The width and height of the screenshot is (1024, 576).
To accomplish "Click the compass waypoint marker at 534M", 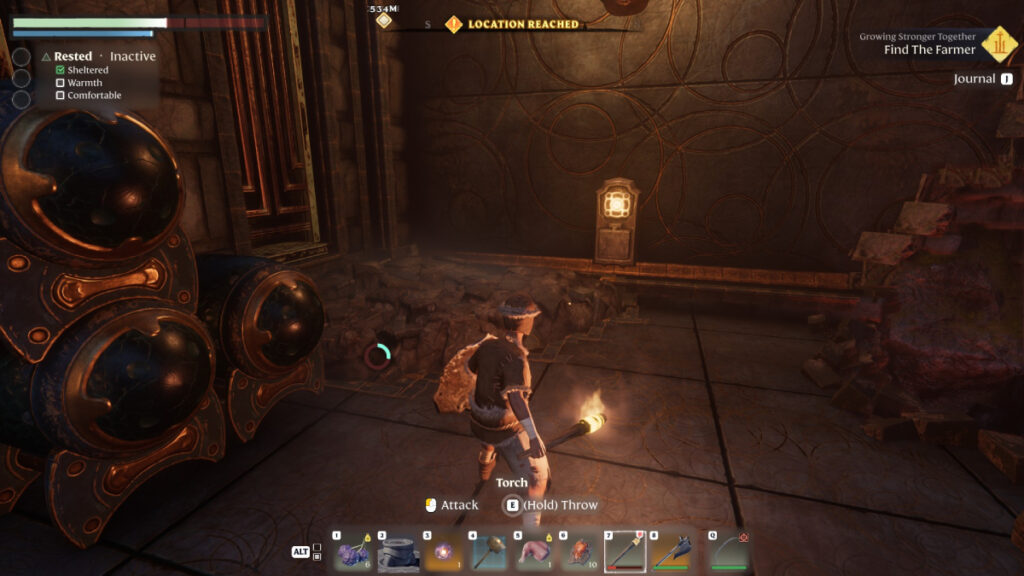I will 384,19.
